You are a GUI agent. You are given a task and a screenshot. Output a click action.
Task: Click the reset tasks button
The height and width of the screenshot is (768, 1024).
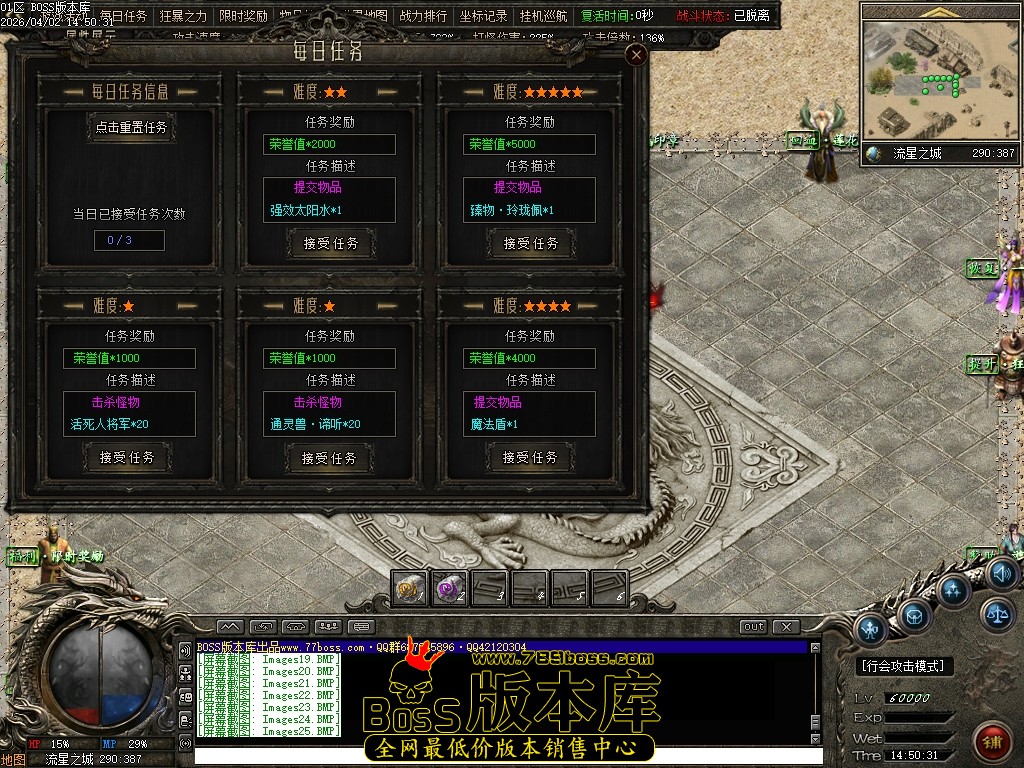click(131, 128)
